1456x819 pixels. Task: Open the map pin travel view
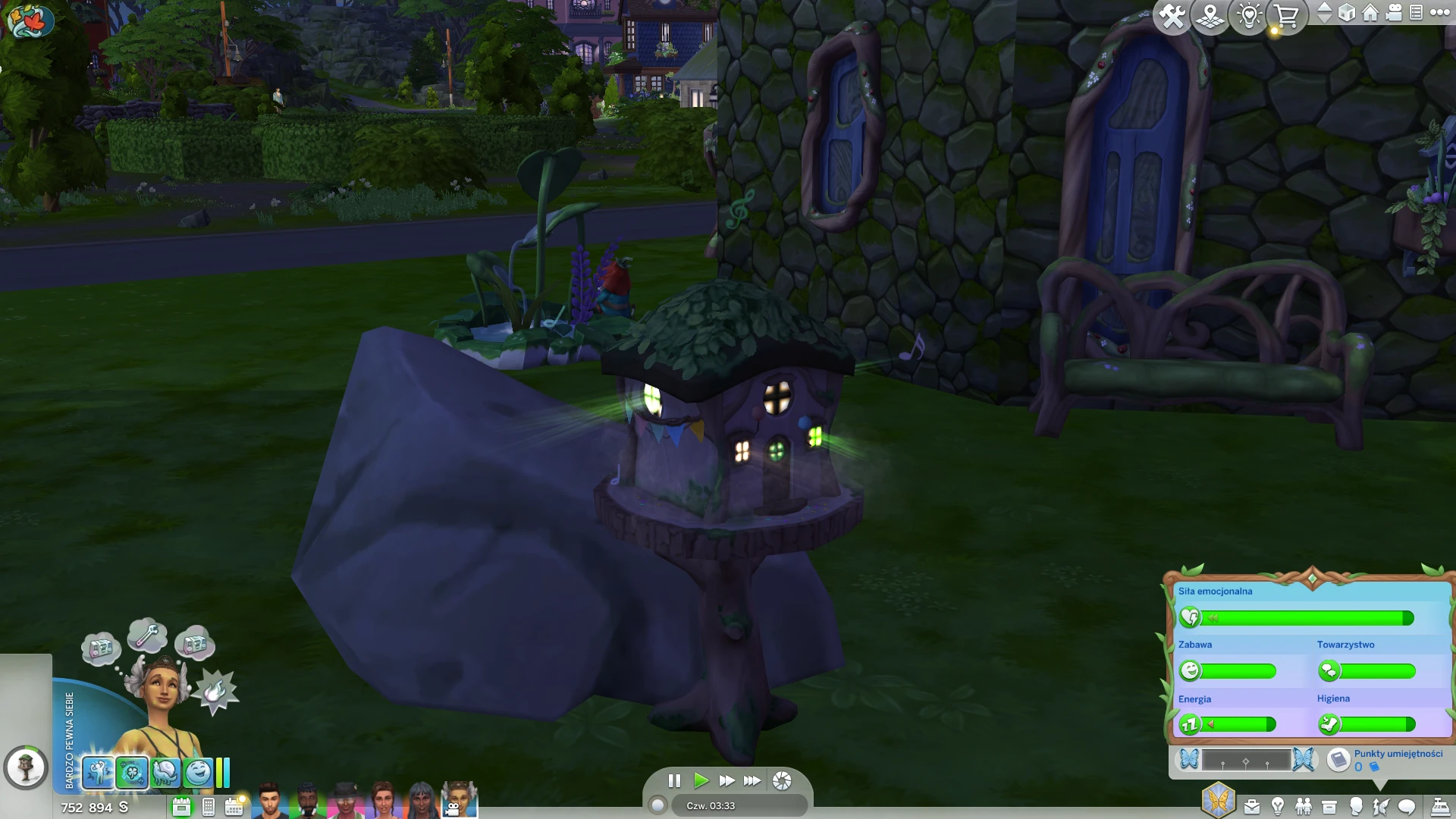pos(1210,16)
